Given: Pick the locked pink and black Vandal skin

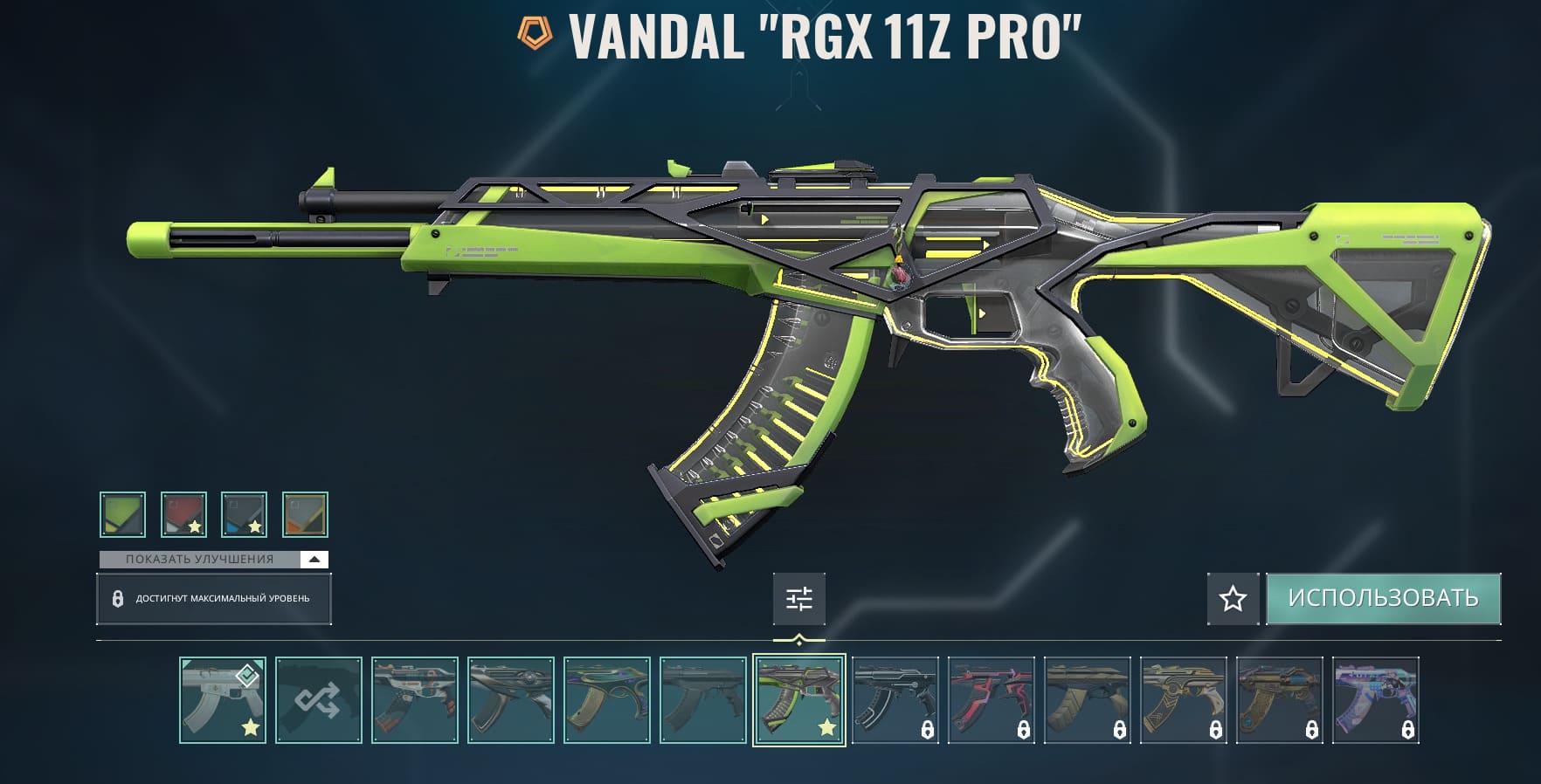Looking at the screenshot, I should [x=991, y=699].
